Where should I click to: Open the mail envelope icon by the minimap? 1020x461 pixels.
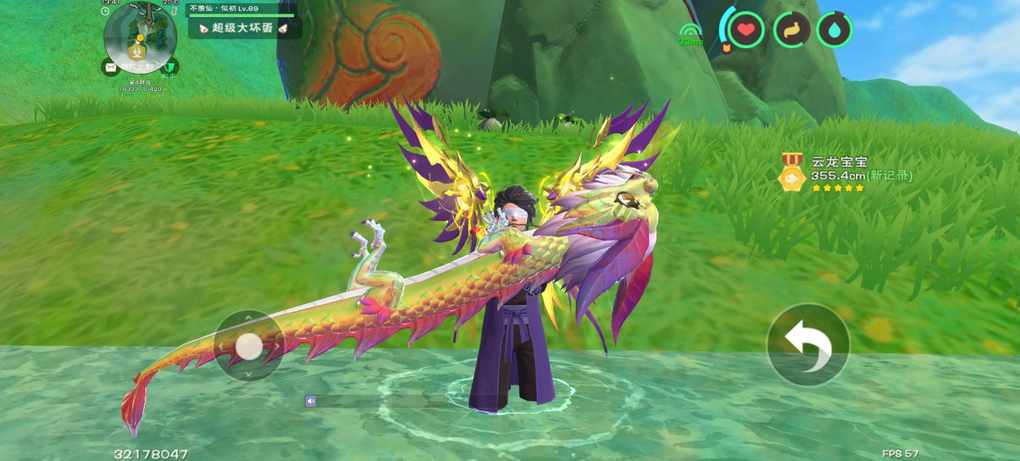109,68
